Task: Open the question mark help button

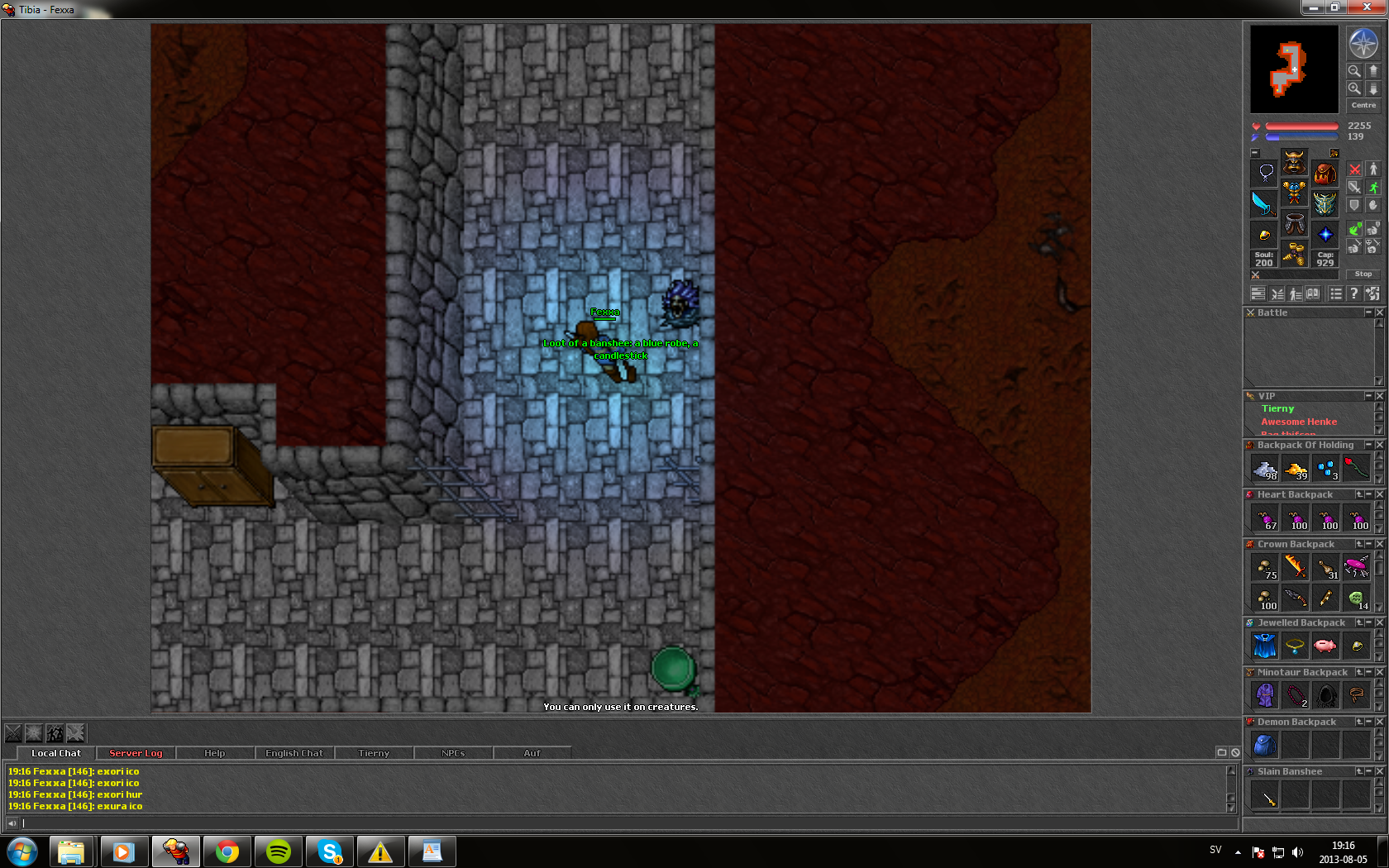Action: pyautogui.click(x=1353, y=293)
